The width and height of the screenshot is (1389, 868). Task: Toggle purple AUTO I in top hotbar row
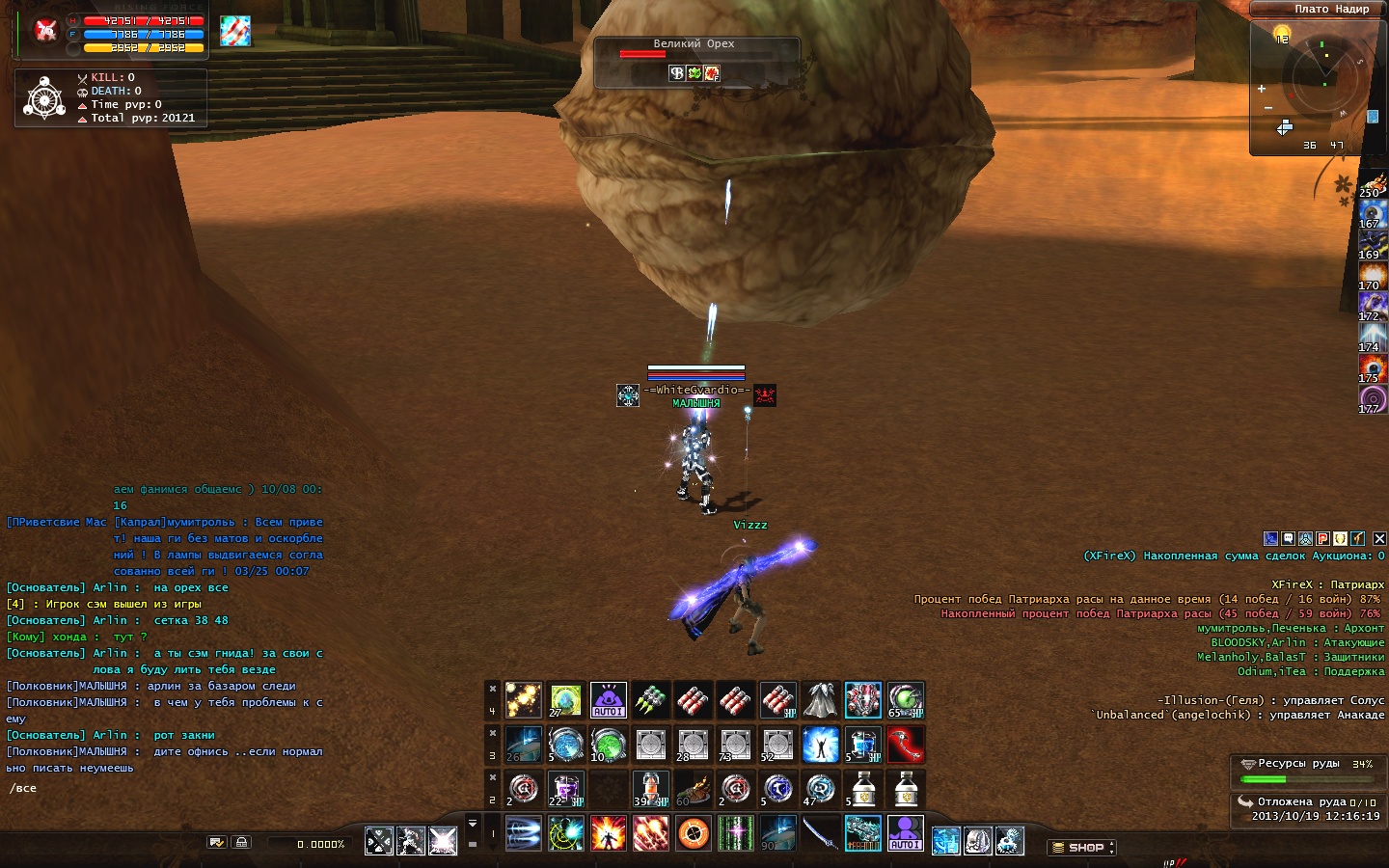(x=608, y=700)
